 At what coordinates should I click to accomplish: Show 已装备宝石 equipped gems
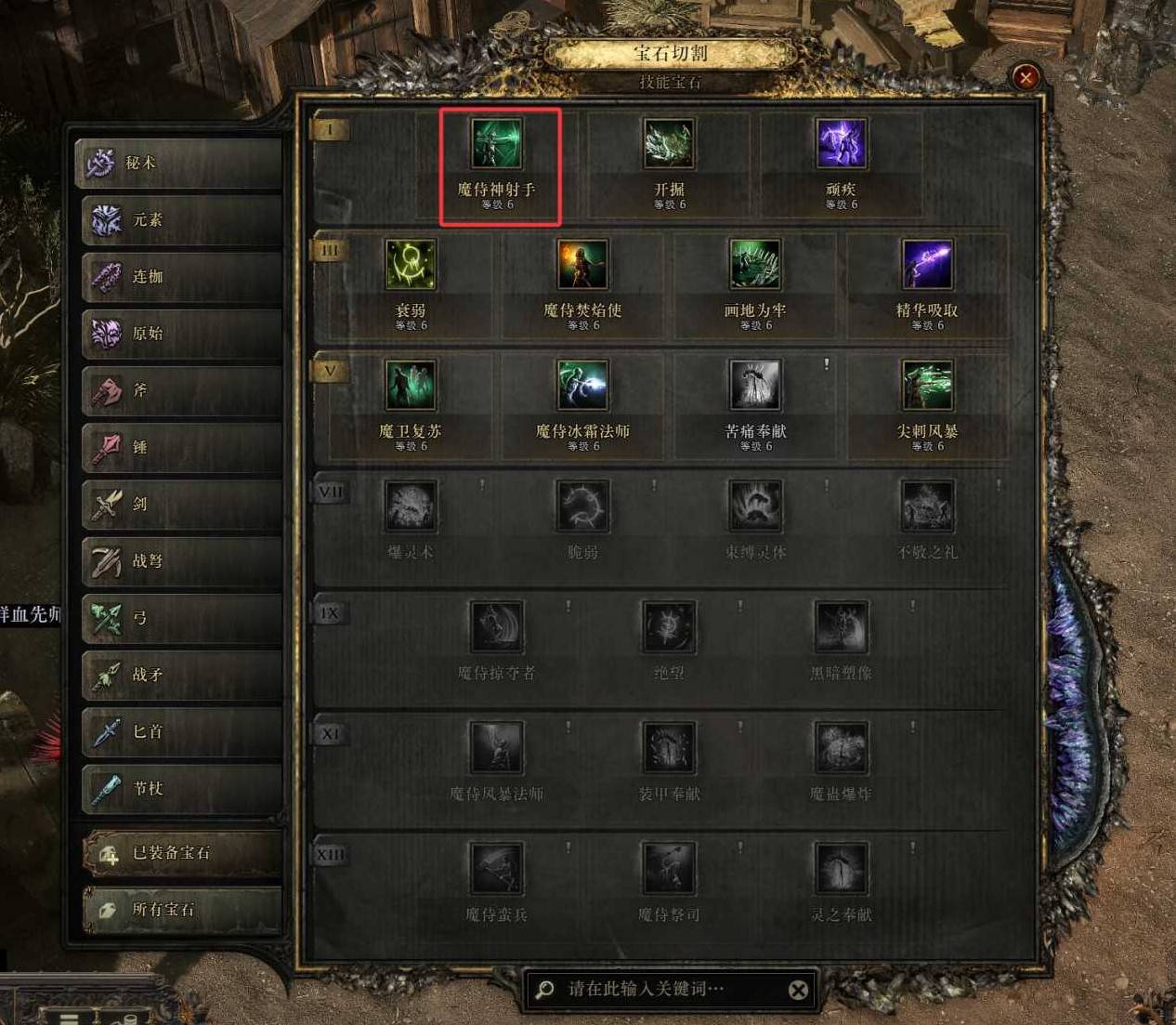[181, 853]
